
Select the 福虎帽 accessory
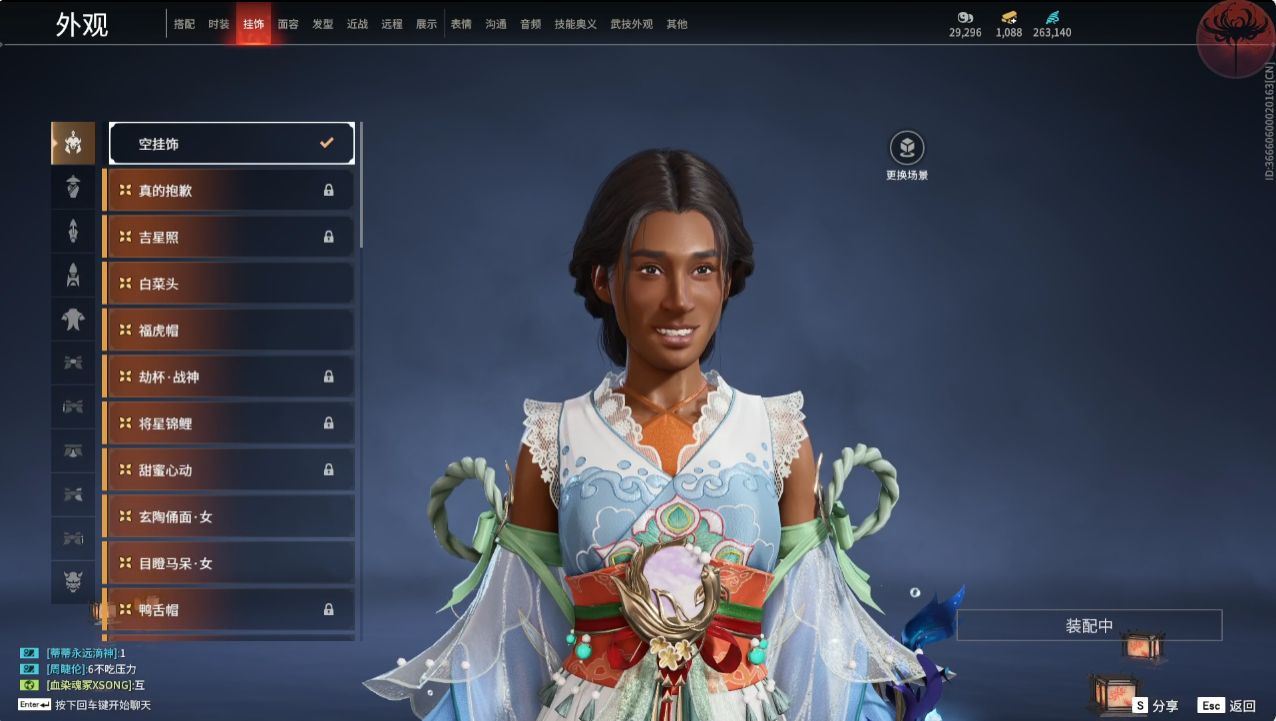229,330
